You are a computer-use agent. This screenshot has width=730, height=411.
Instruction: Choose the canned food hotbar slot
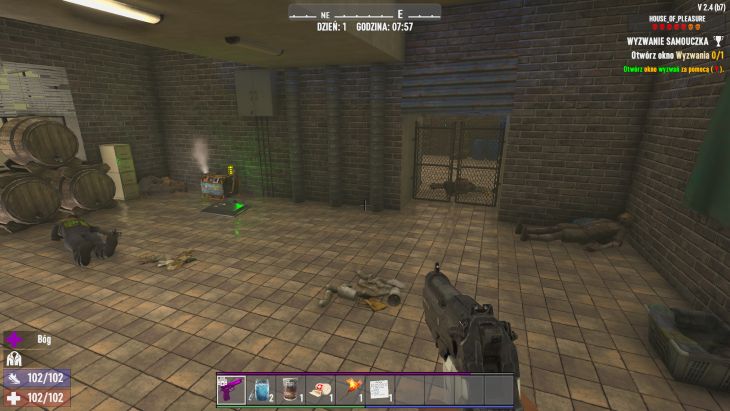pyautogui.click(x=290, y=389)
